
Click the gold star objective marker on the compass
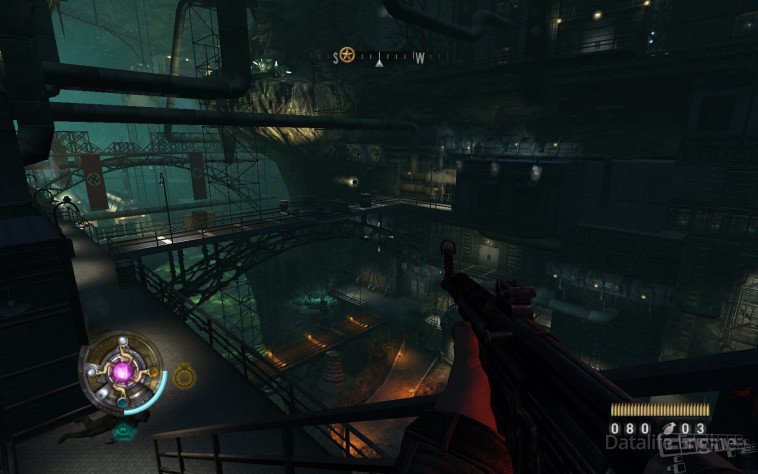tap(346, 55)
